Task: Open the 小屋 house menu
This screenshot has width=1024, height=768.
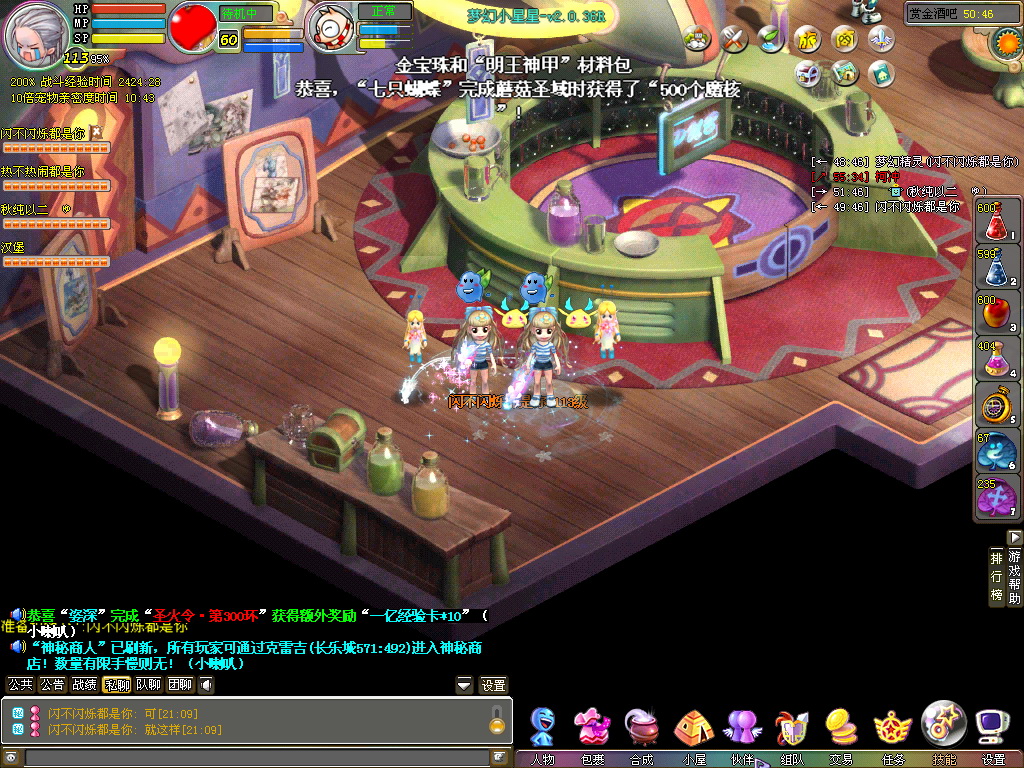Action: [x=692, y=730]
